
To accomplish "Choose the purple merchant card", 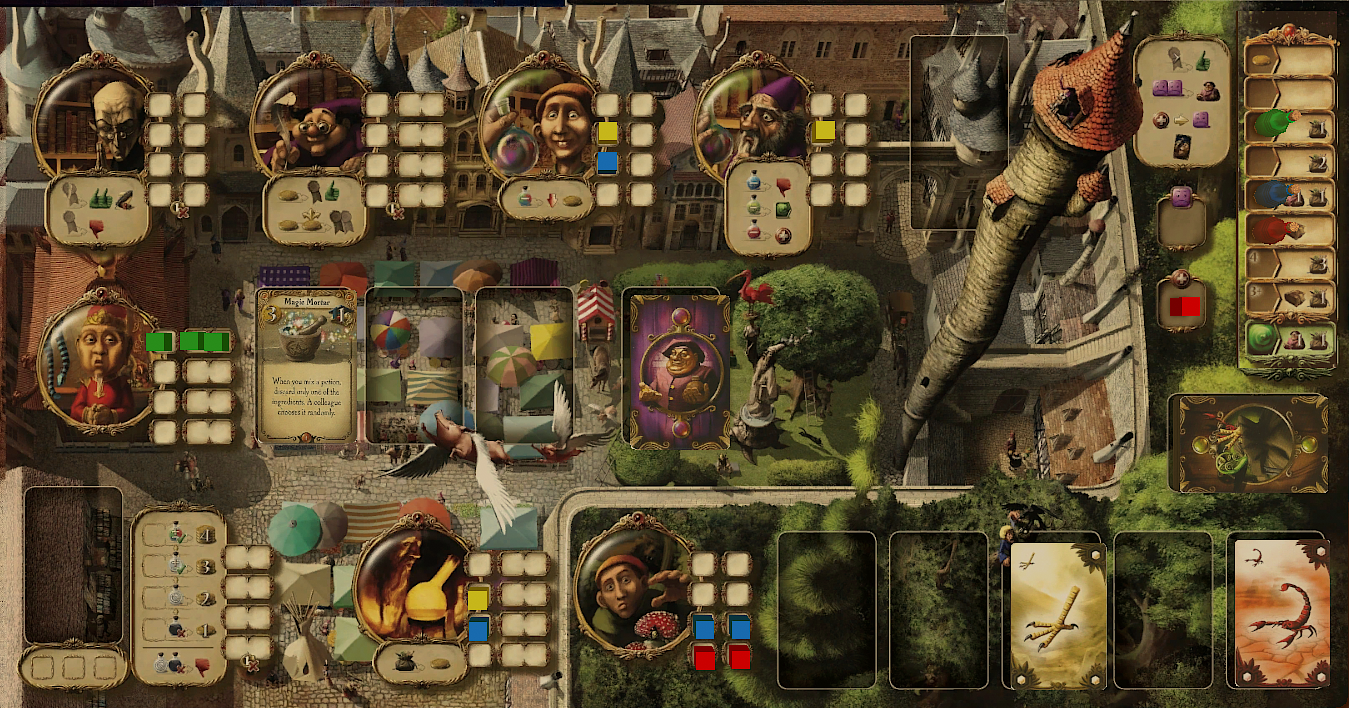I will [675, 370].
